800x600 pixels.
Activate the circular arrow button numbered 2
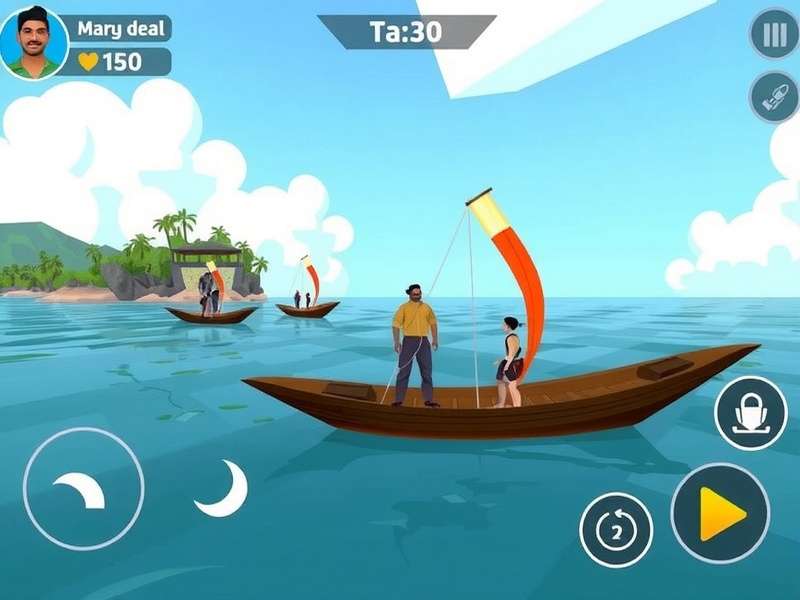[x=616, y=530]
